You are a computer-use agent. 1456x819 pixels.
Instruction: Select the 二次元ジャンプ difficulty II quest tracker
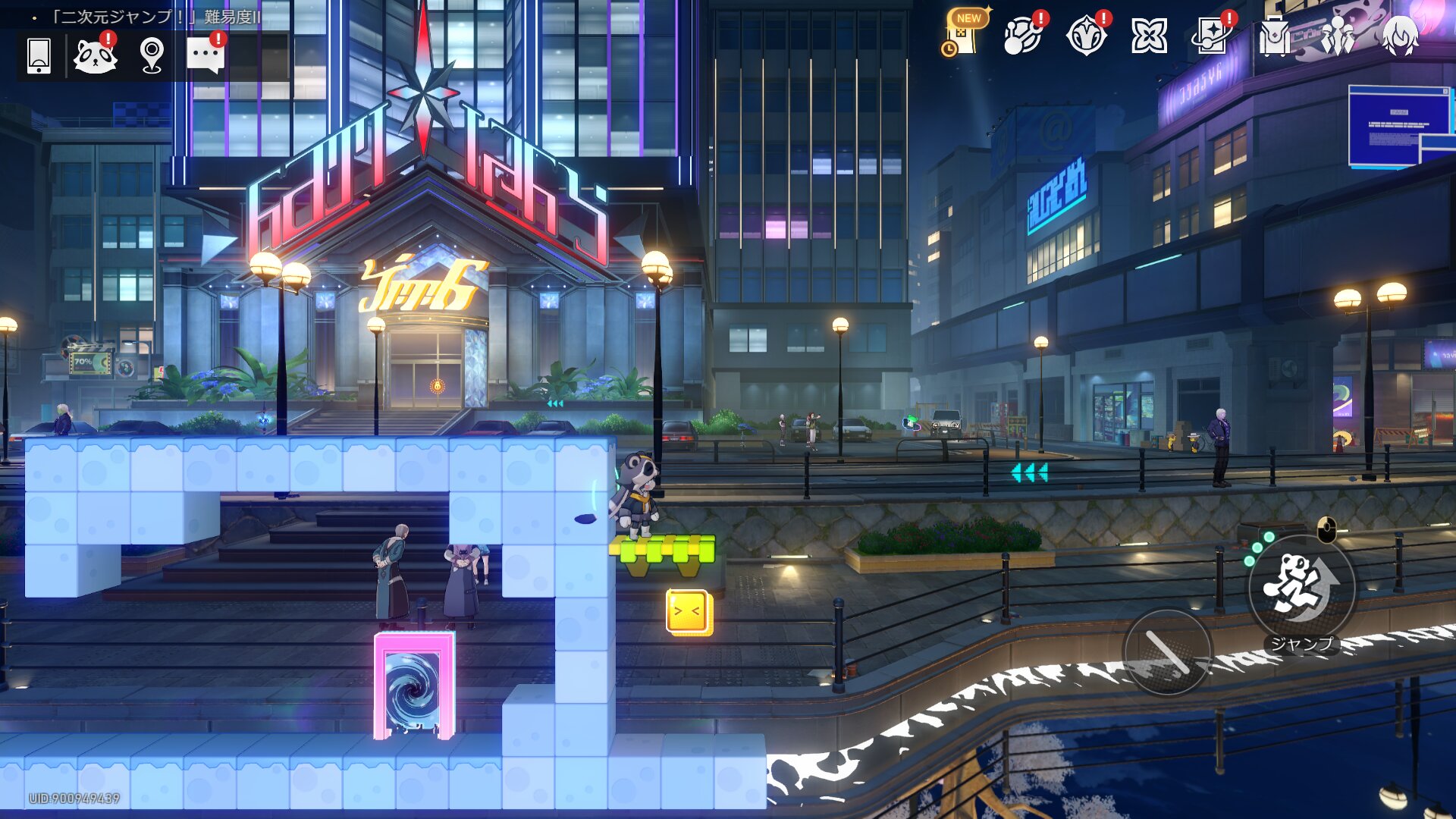155,17
